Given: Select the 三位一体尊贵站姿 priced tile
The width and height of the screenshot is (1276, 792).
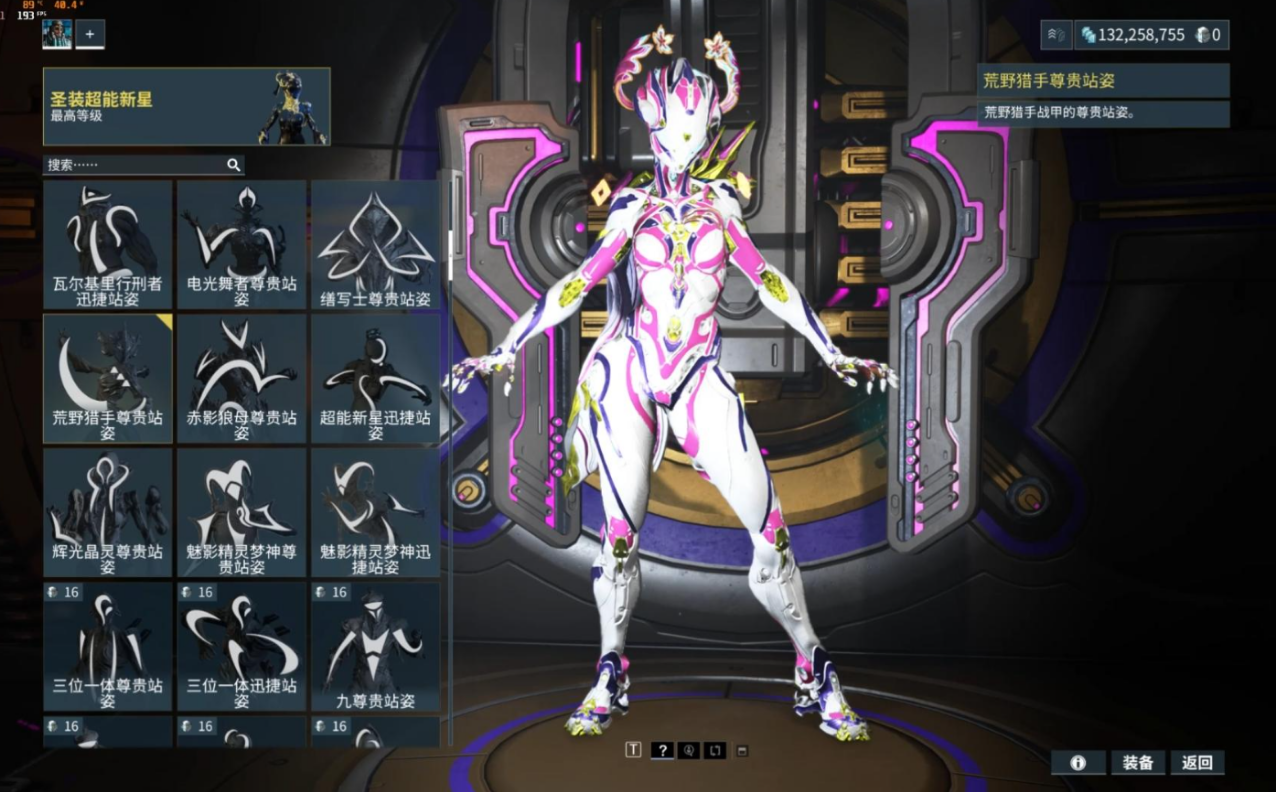Looking at the screenshot, I should (107, 646).
